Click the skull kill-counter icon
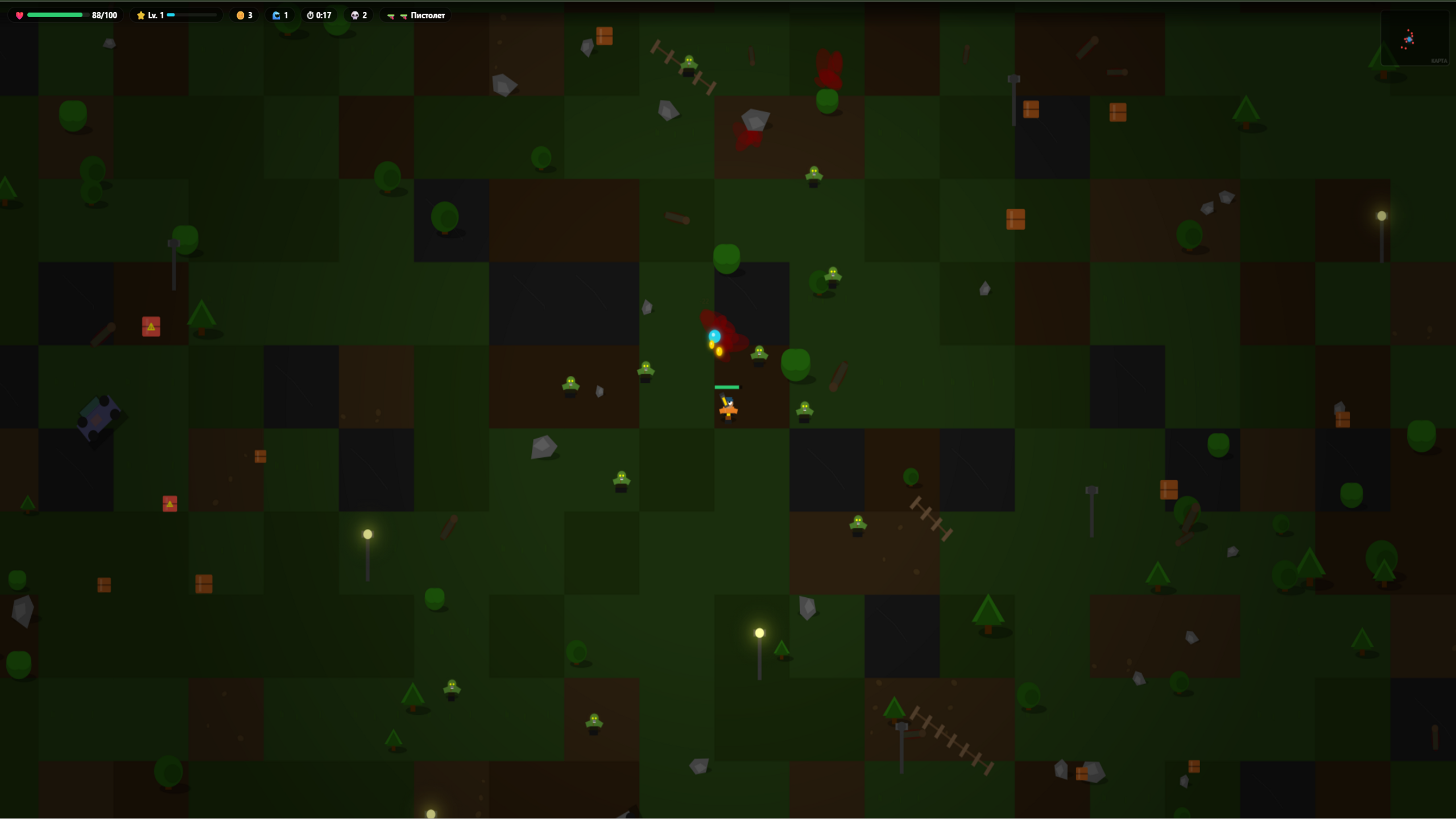The image size is (1456, 819). 354,15
